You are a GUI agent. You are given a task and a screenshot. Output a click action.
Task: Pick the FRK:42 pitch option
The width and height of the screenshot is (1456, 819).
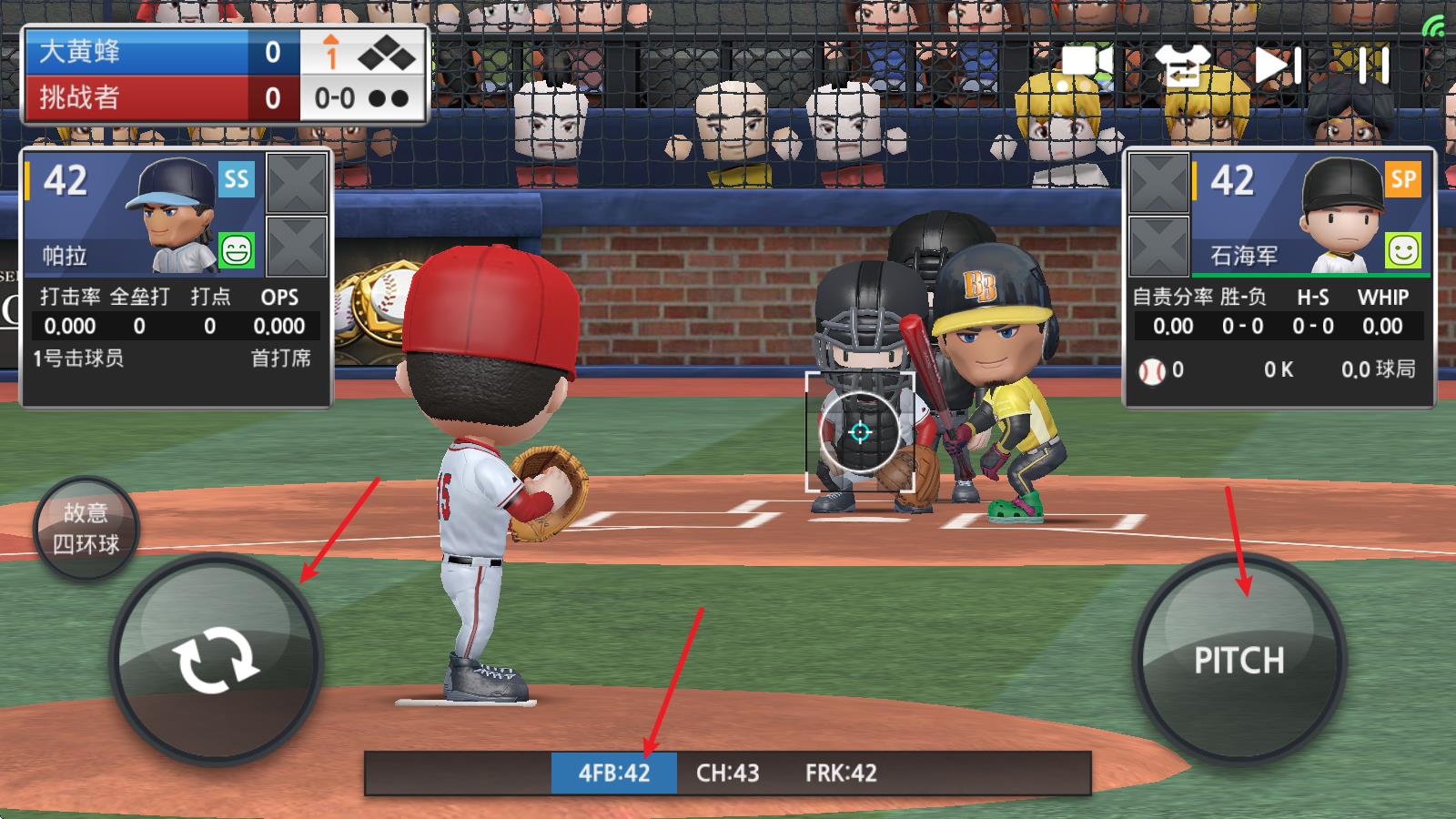tap(841, 773)
